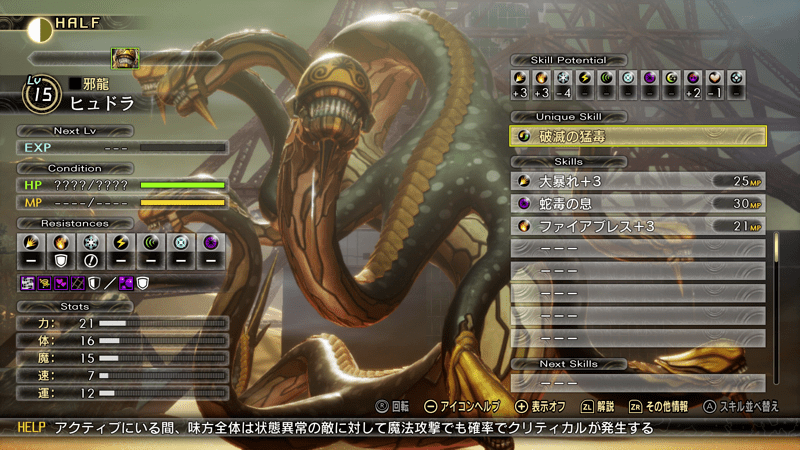Highlight the ファイアブレス+3 skill
Image resolution: width=800 pixels, height=450 pixels.
(x=639, y=226)
